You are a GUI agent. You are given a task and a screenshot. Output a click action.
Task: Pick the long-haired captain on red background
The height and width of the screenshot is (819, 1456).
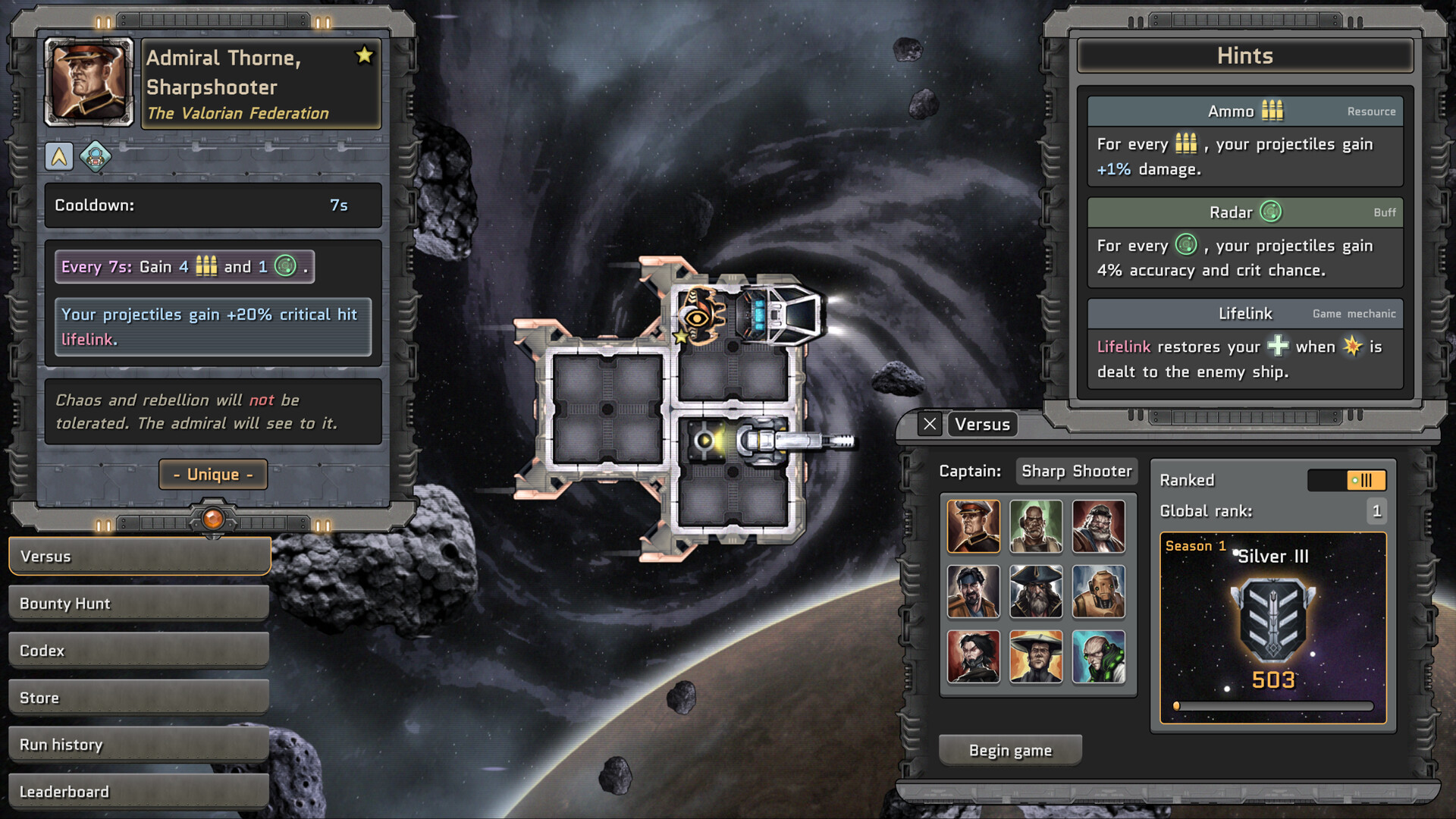point(973,656)
